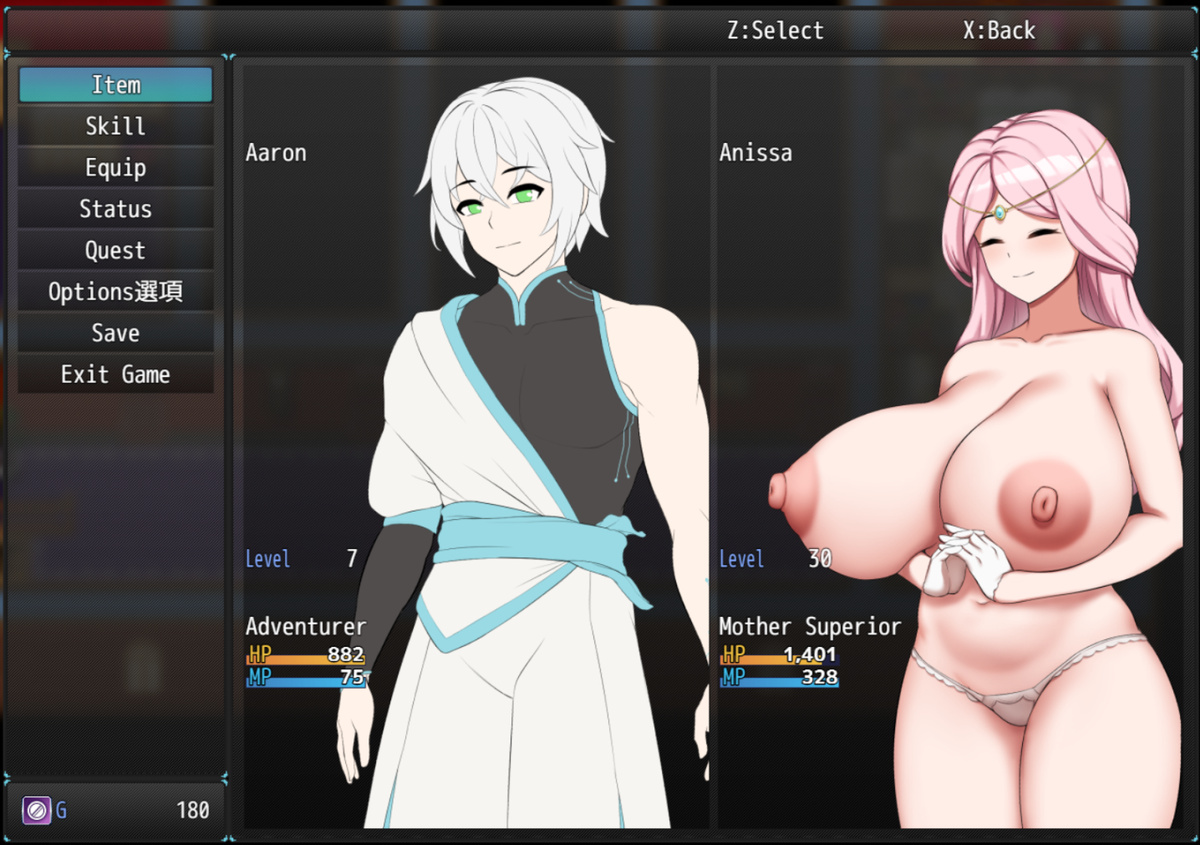Select Aaron's party member panel
This screenshot has width=1200, height=845.
pyautogui.click(x=476, y=446)
